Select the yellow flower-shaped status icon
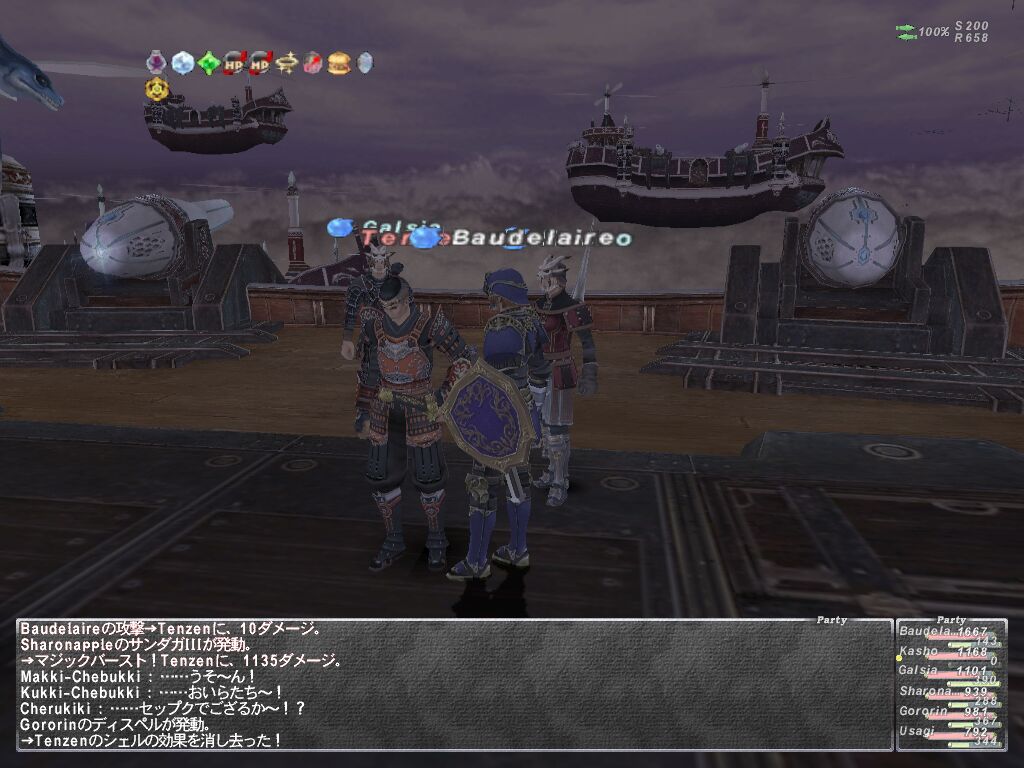 click(156, 89)
